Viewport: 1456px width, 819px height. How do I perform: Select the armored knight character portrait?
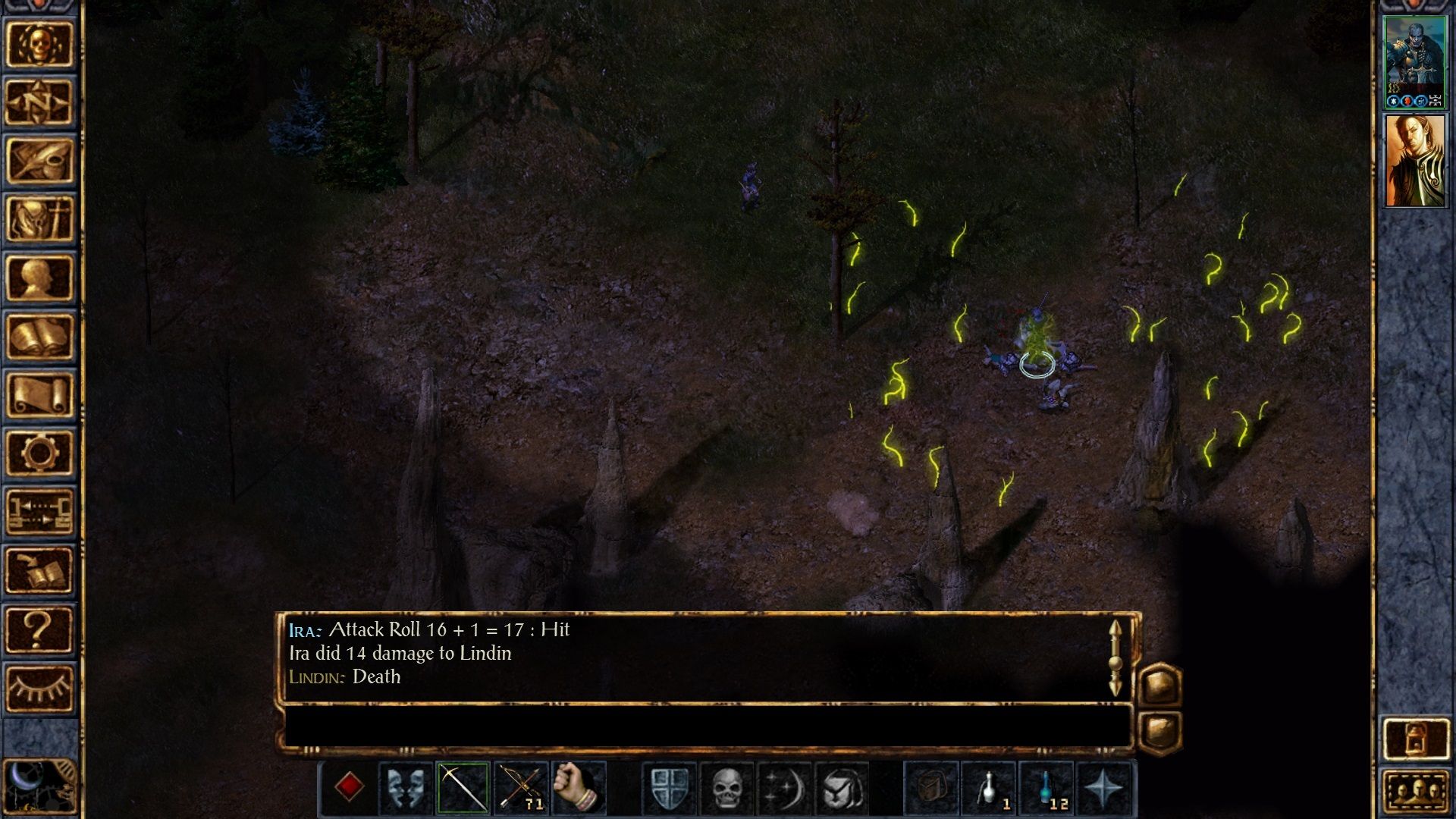coord(1415,62)
